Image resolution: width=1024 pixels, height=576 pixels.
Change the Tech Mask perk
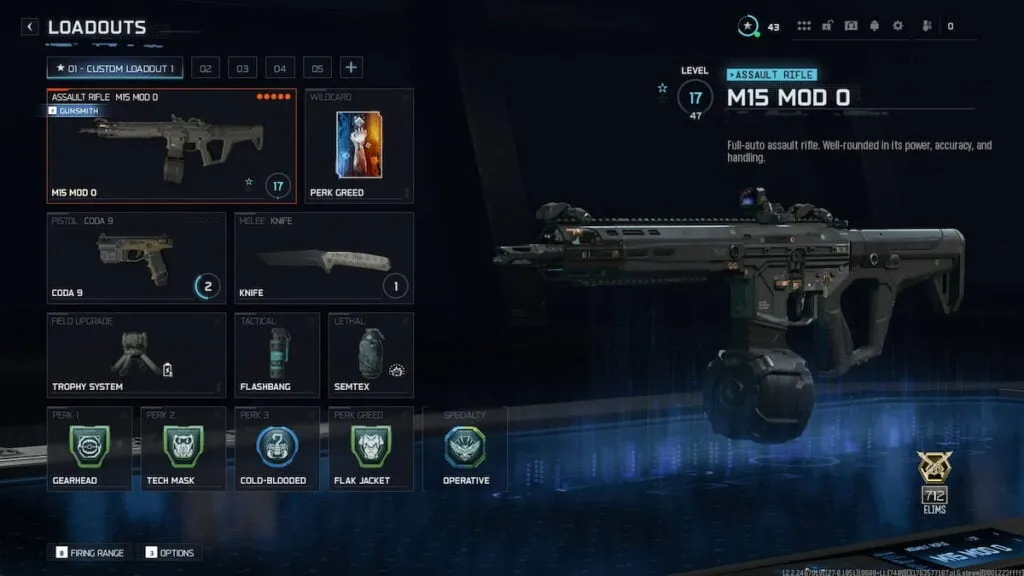183,448
